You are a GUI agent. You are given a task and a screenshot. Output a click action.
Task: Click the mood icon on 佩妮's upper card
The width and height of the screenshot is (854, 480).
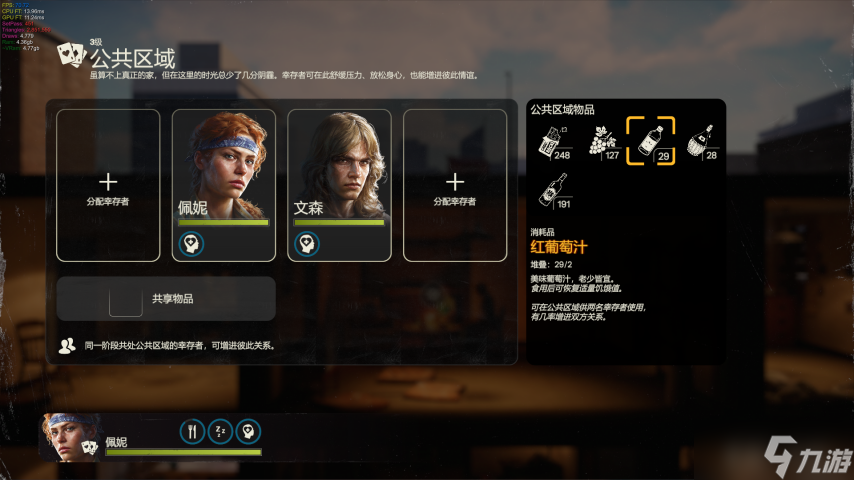(x=191, y=243)
